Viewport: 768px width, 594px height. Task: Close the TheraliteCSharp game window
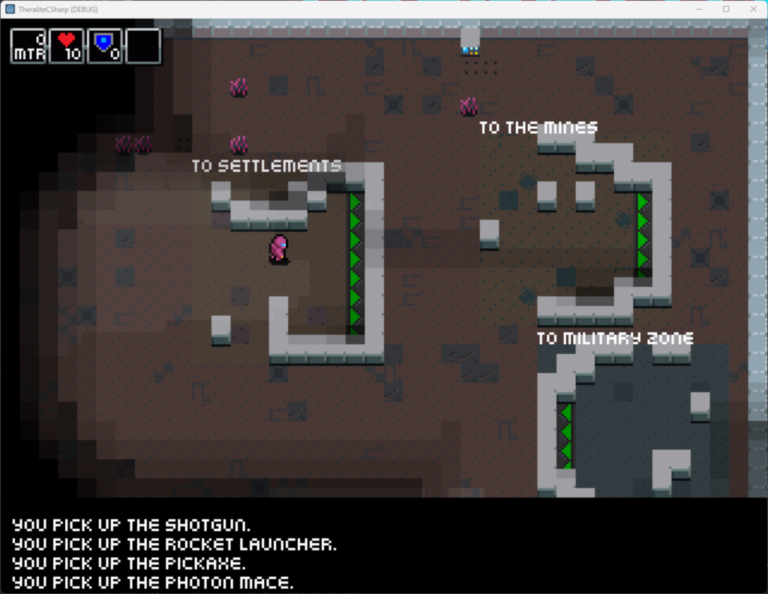(751, 9)
